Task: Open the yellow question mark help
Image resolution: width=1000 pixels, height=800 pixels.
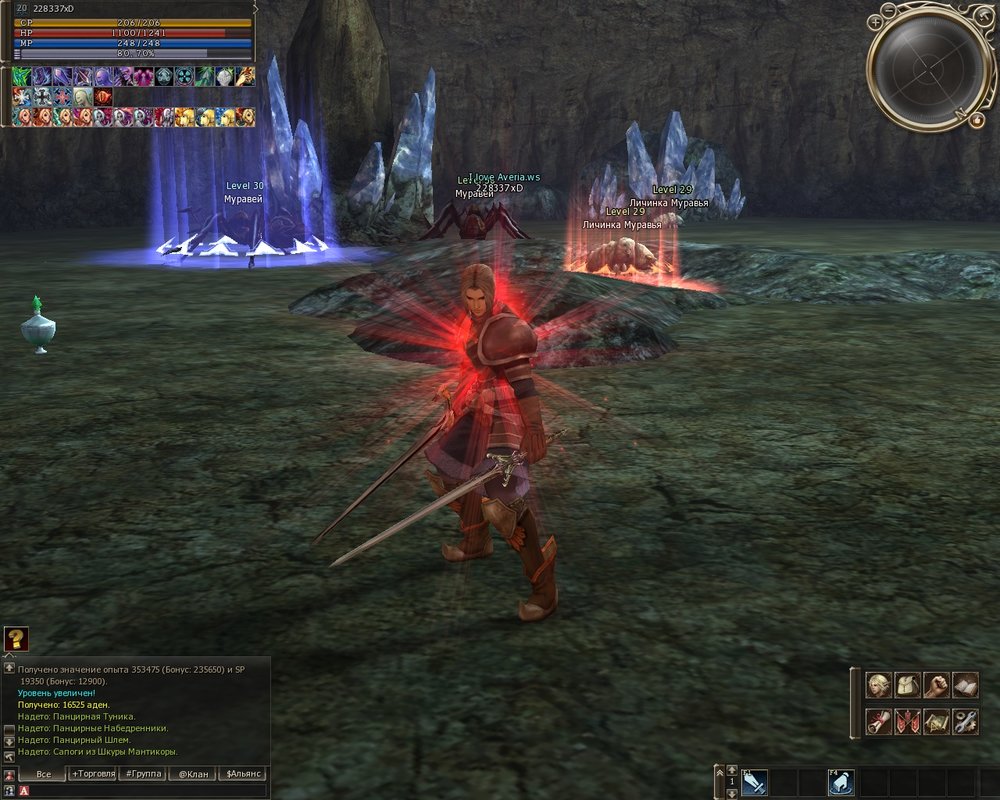Action: click(x=15, y=639)
